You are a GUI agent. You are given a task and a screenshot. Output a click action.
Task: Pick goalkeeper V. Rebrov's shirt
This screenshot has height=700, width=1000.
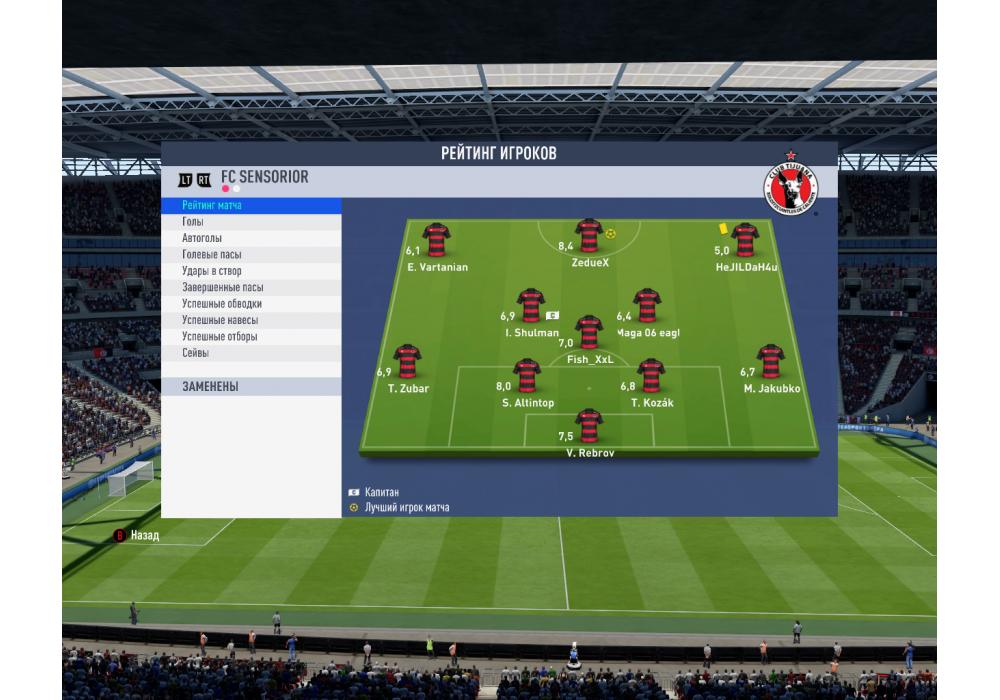click(588, 425)
